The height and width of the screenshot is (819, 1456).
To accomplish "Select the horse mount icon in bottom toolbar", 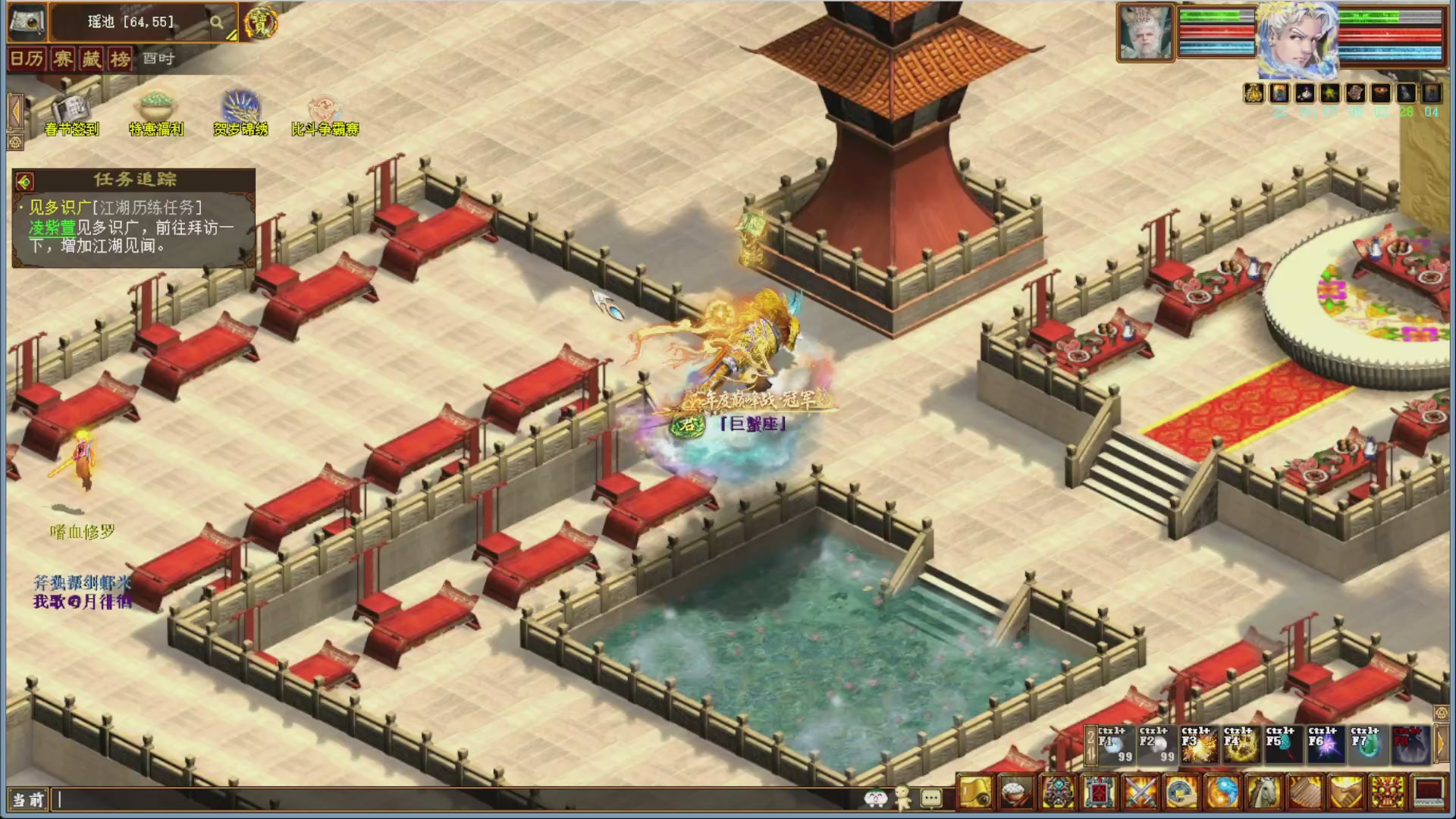I will pos(1263,792).
